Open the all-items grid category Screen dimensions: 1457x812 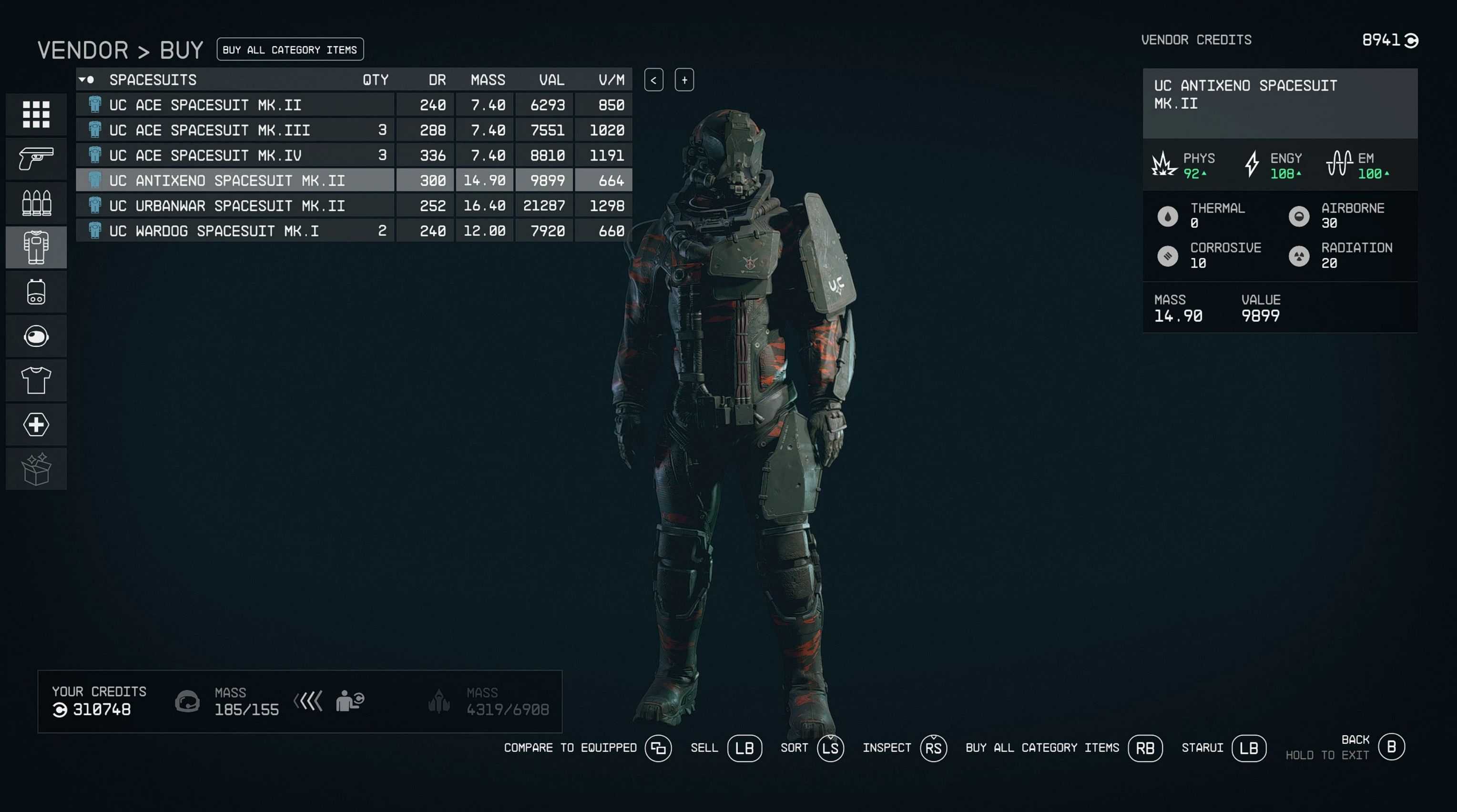[x=36, y=115]
